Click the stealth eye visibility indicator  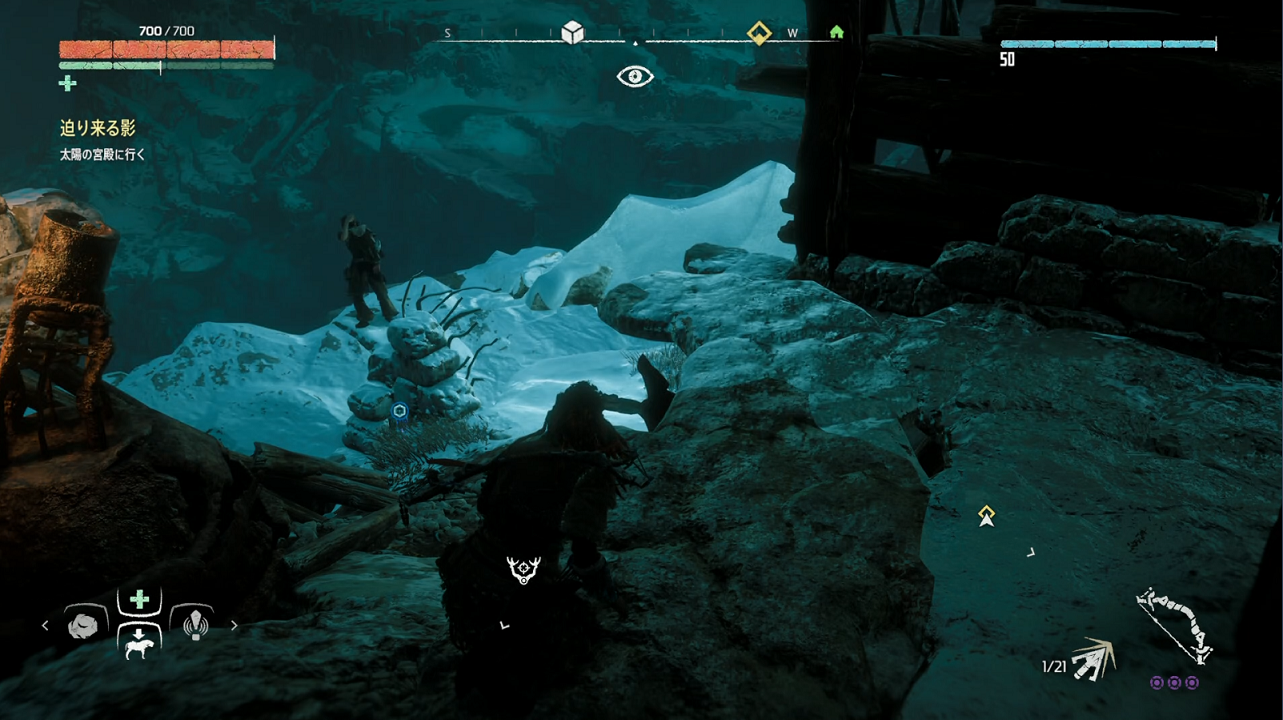click(635, 76)
